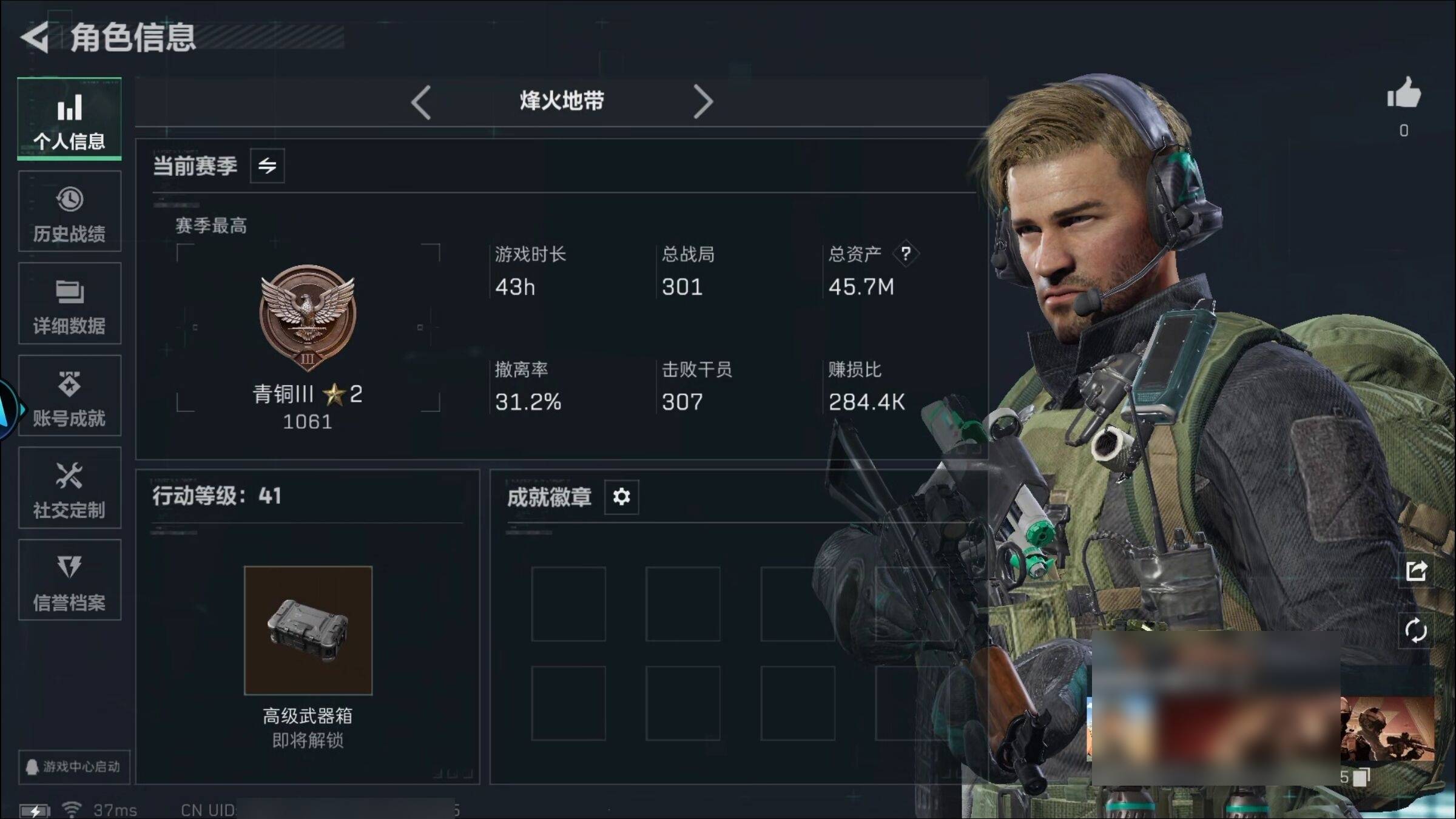Click the rotate refresh arrows icon
Viewport: 1456px width, 819px height.
(x=1416, y=630)
